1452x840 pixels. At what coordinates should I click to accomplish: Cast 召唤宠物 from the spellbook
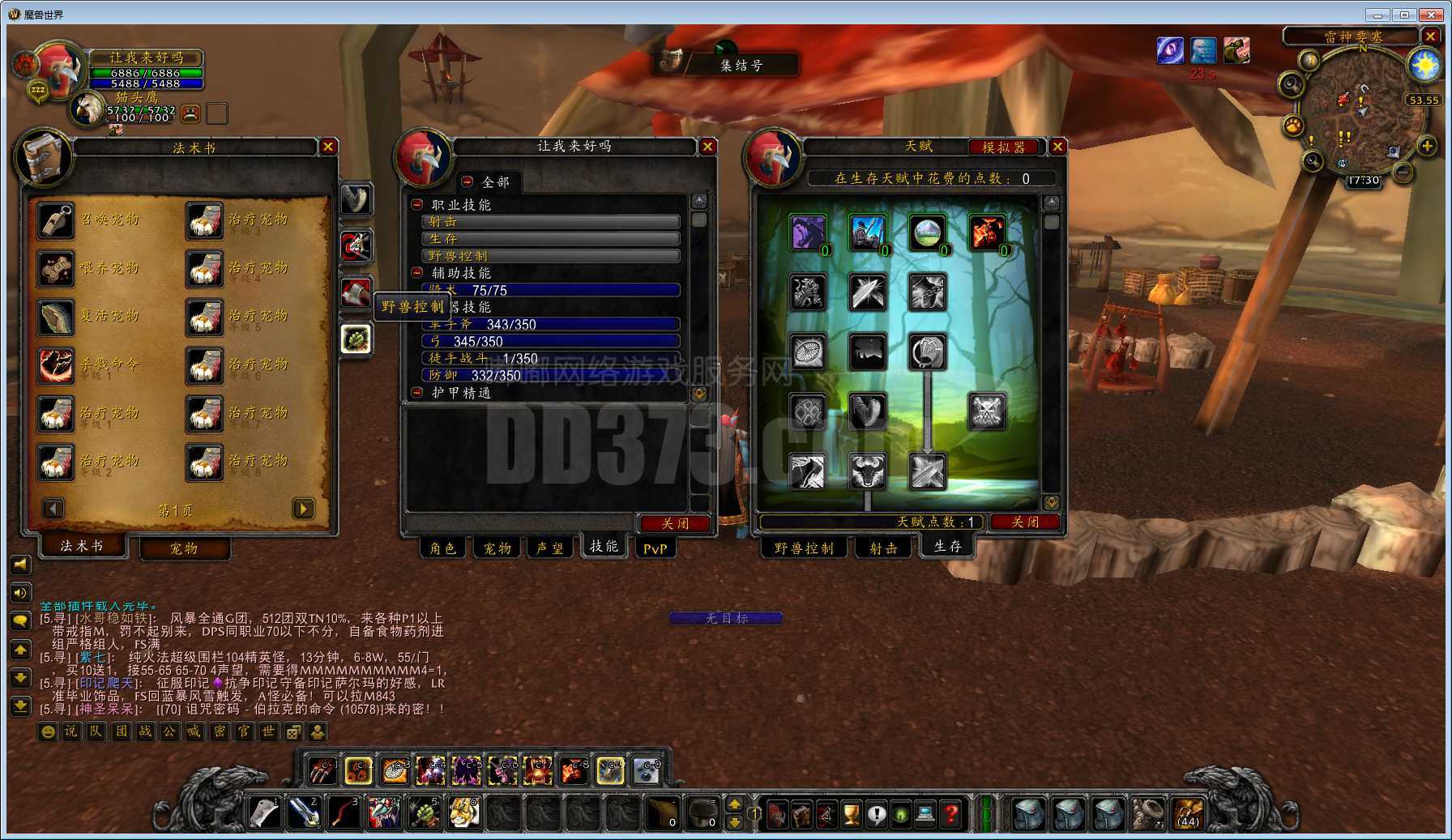(x=56, y=220)
